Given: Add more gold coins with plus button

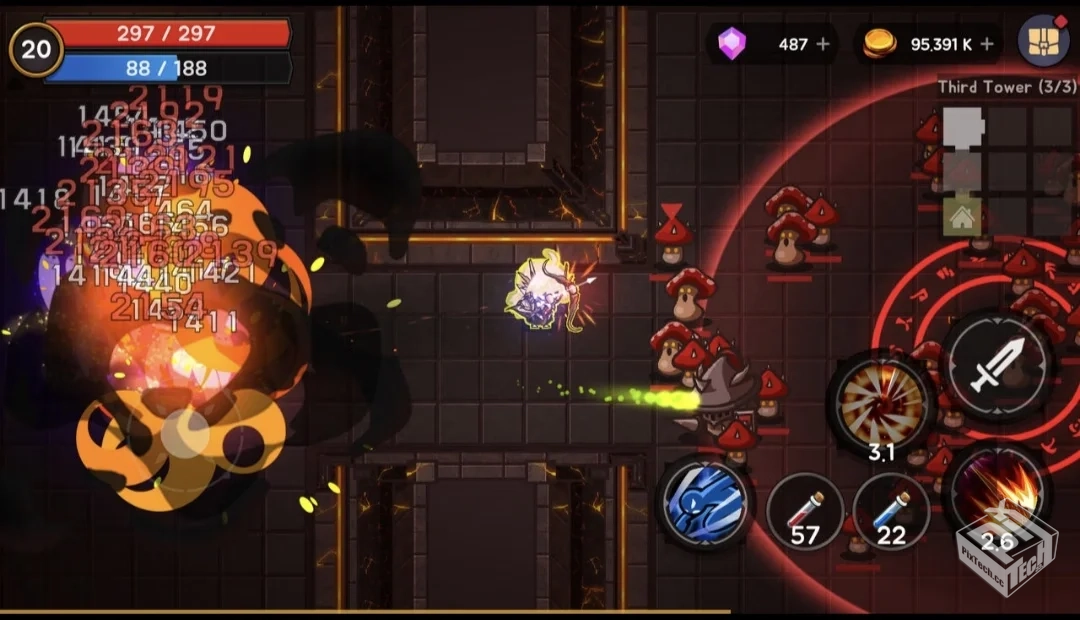Looking at the screenshot, I should 987,44.
